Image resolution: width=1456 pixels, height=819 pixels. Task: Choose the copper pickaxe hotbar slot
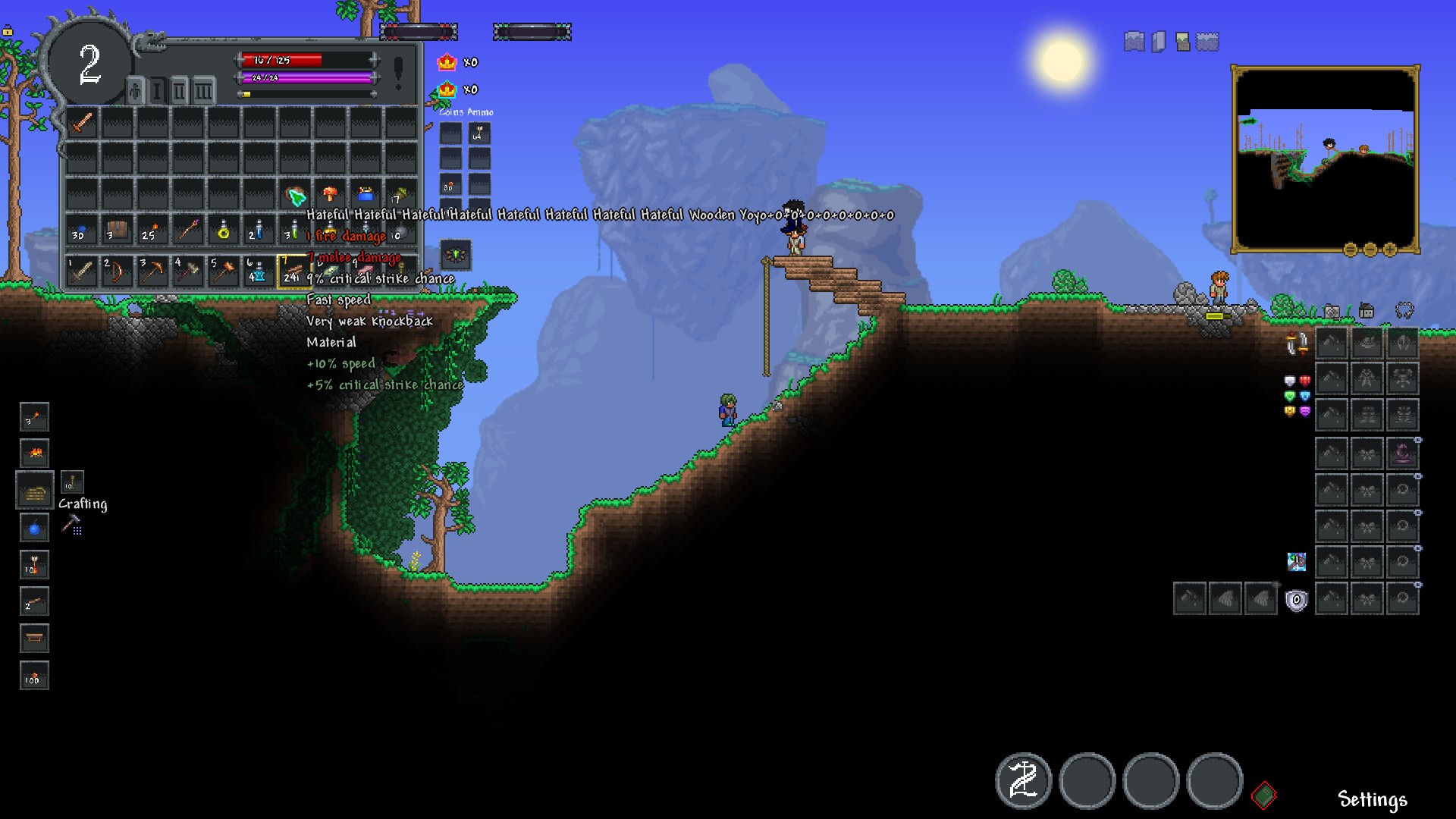tap(152, 271)
